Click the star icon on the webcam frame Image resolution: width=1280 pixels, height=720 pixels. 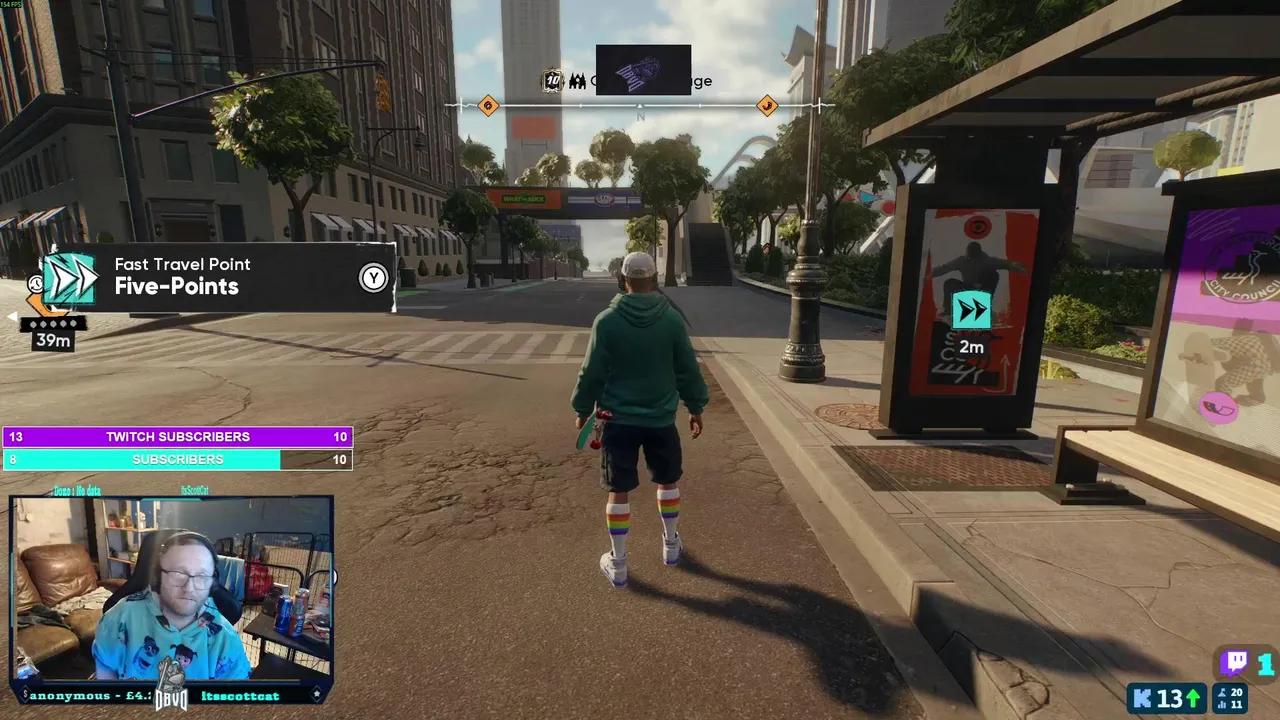click(x=317, y=692)
